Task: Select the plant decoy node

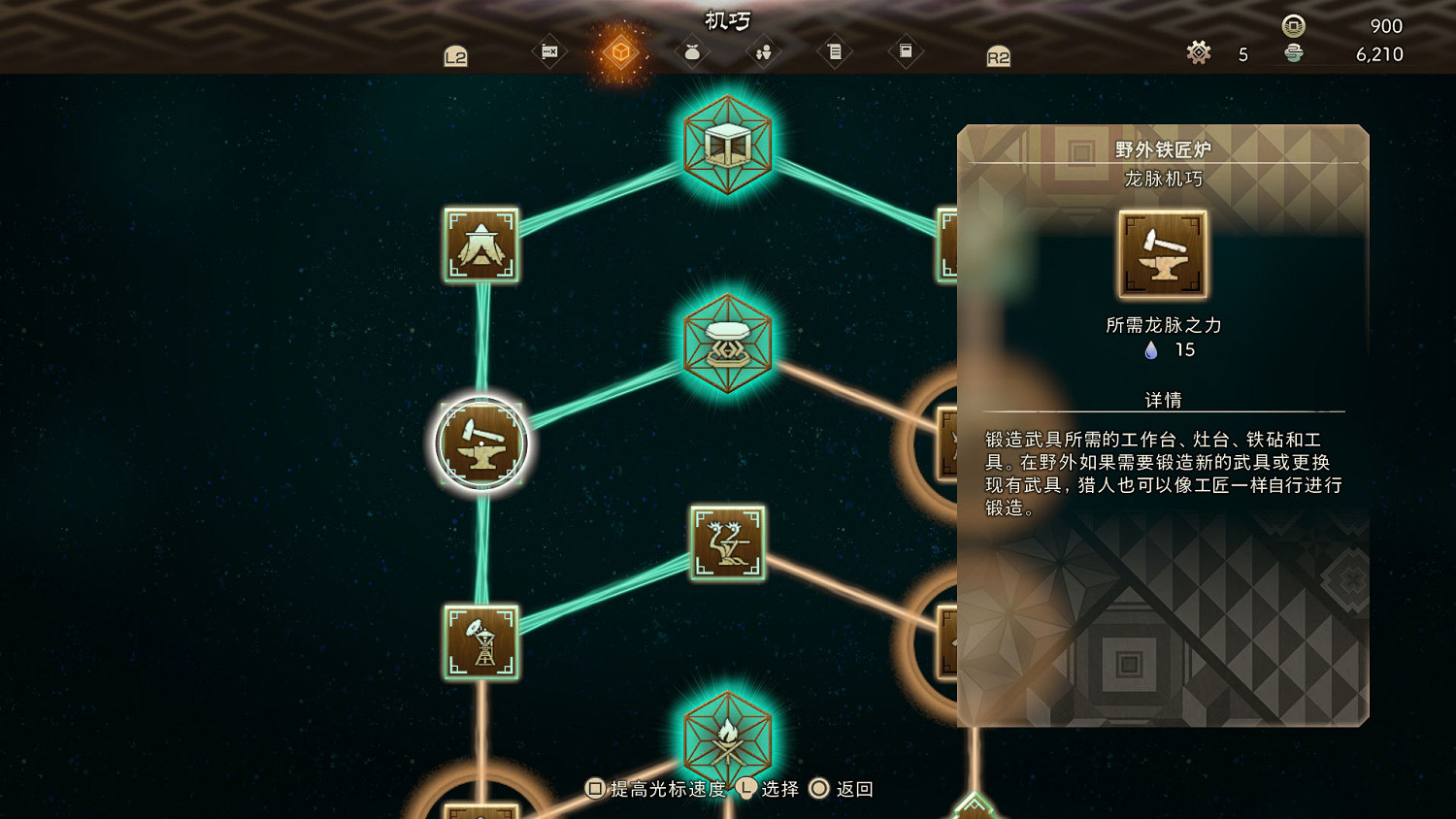Action: click(x=728, y=541)
